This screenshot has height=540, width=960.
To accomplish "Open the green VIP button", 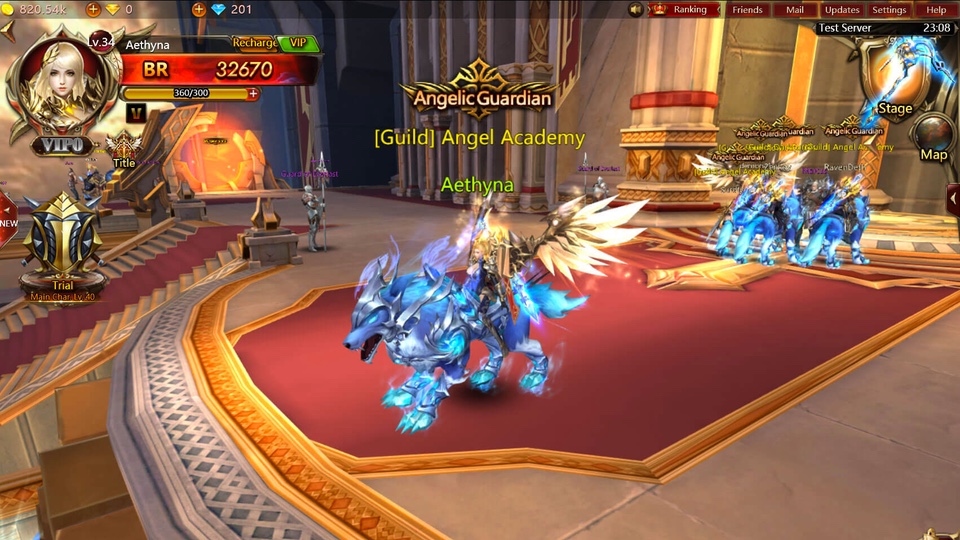I will point(298,43).
